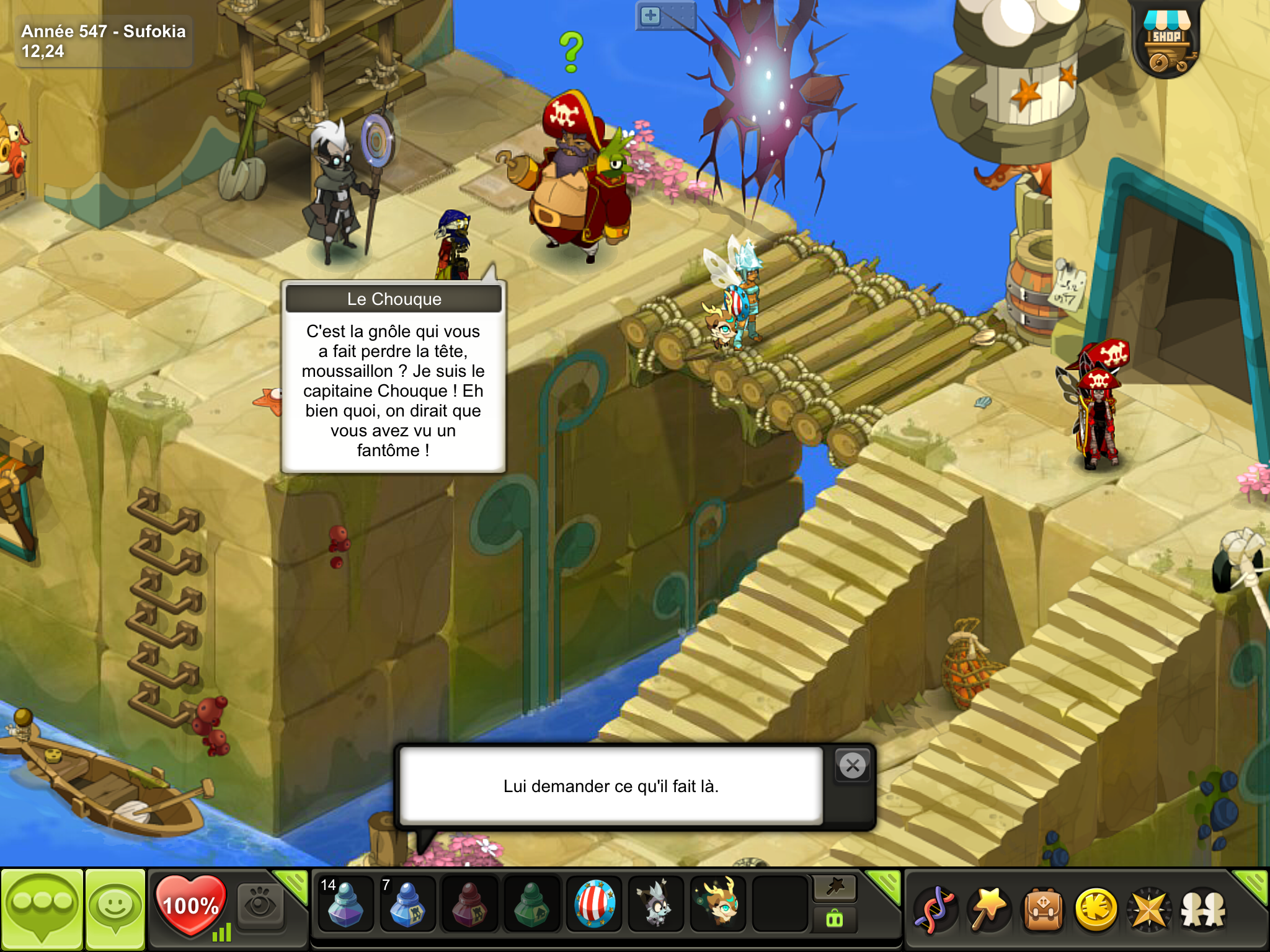Use the purple potion with 14 count
The image size is (1270, 952).
345,905
